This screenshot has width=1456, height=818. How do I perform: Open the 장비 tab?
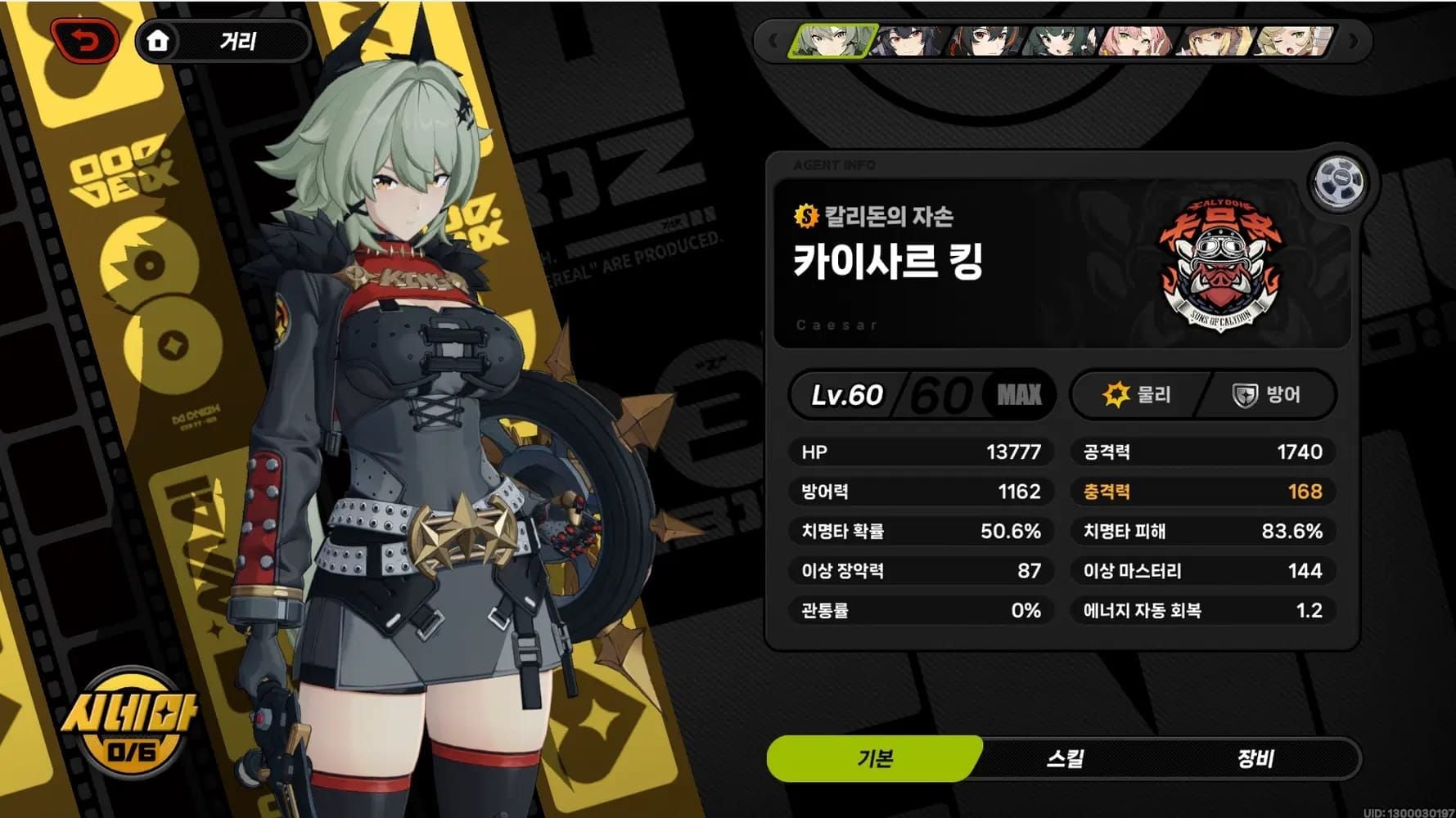1255,758
